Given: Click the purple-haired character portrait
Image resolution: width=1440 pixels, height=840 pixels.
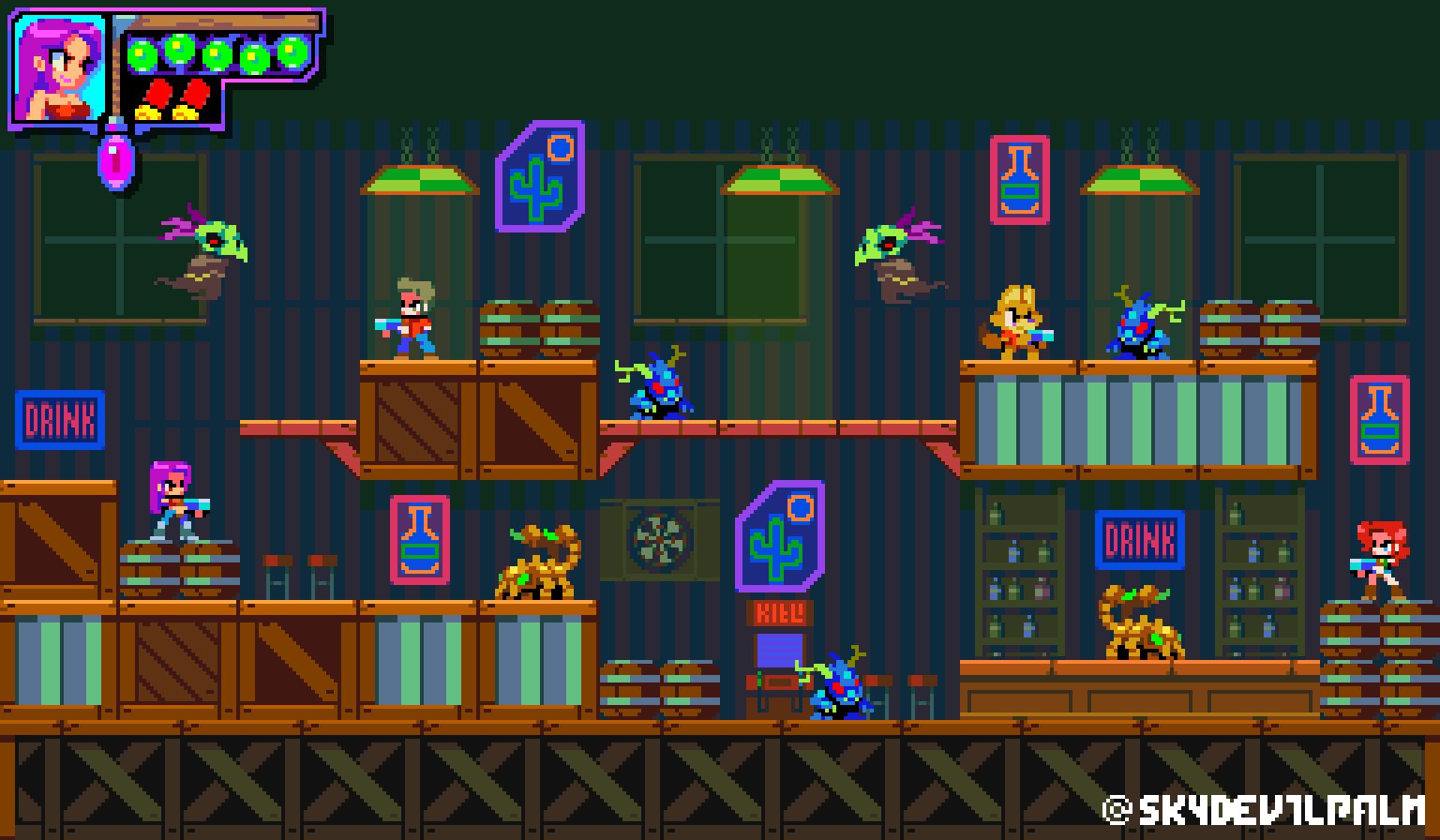Looking at the screenshot, I should coord(59,68).
